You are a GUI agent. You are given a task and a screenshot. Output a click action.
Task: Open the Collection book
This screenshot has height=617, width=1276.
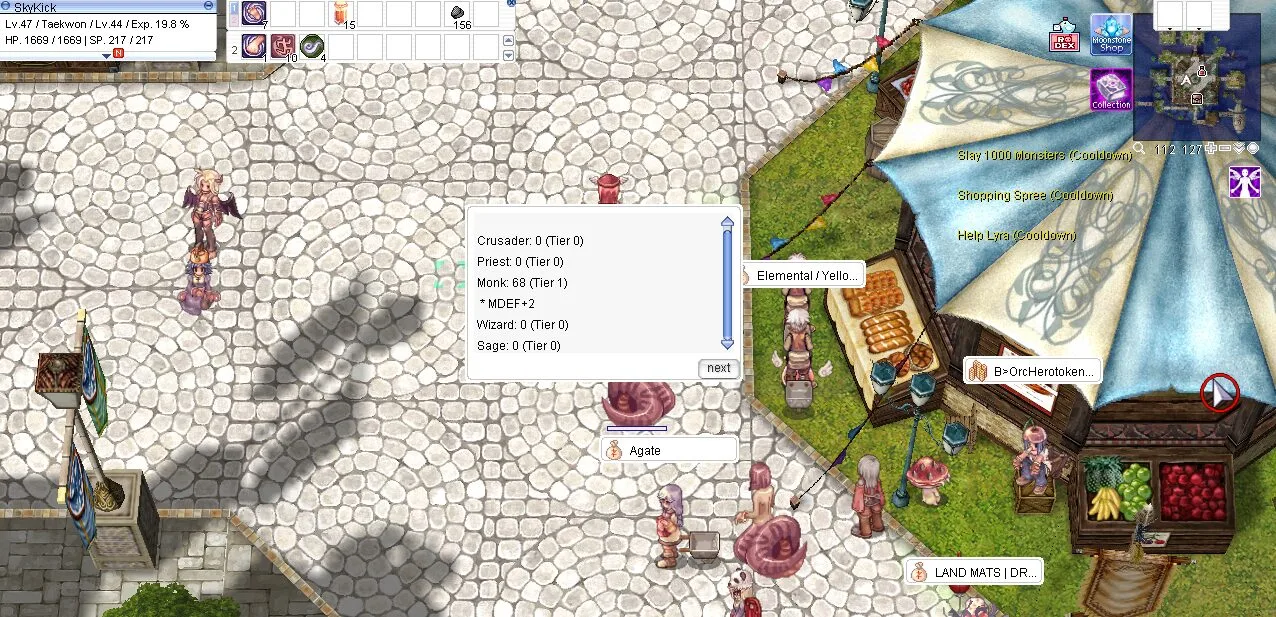(x=1110, y=89)
